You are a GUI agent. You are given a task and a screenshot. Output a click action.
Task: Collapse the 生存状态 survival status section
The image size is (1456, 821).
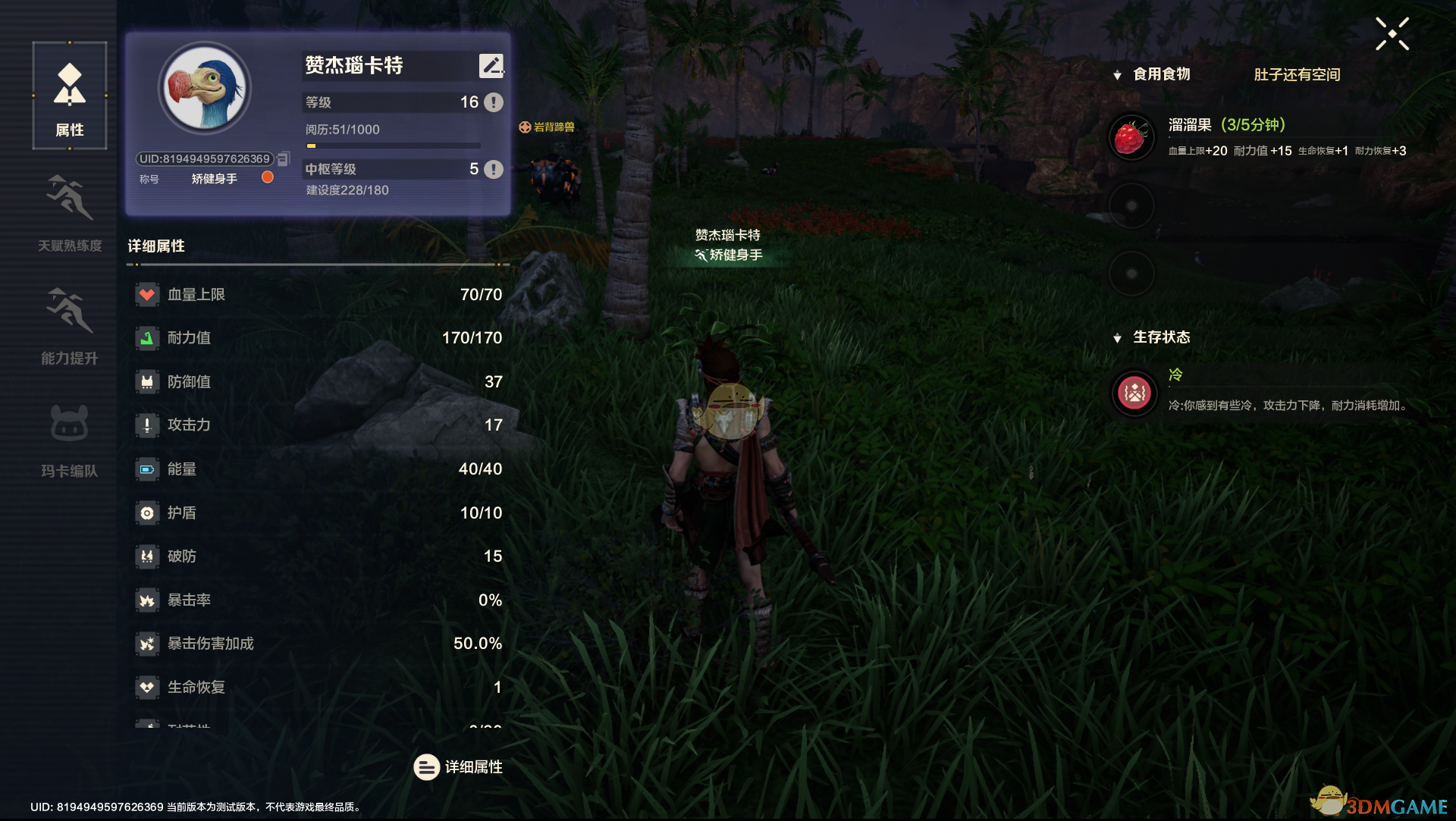click(x=1117, y=338)
